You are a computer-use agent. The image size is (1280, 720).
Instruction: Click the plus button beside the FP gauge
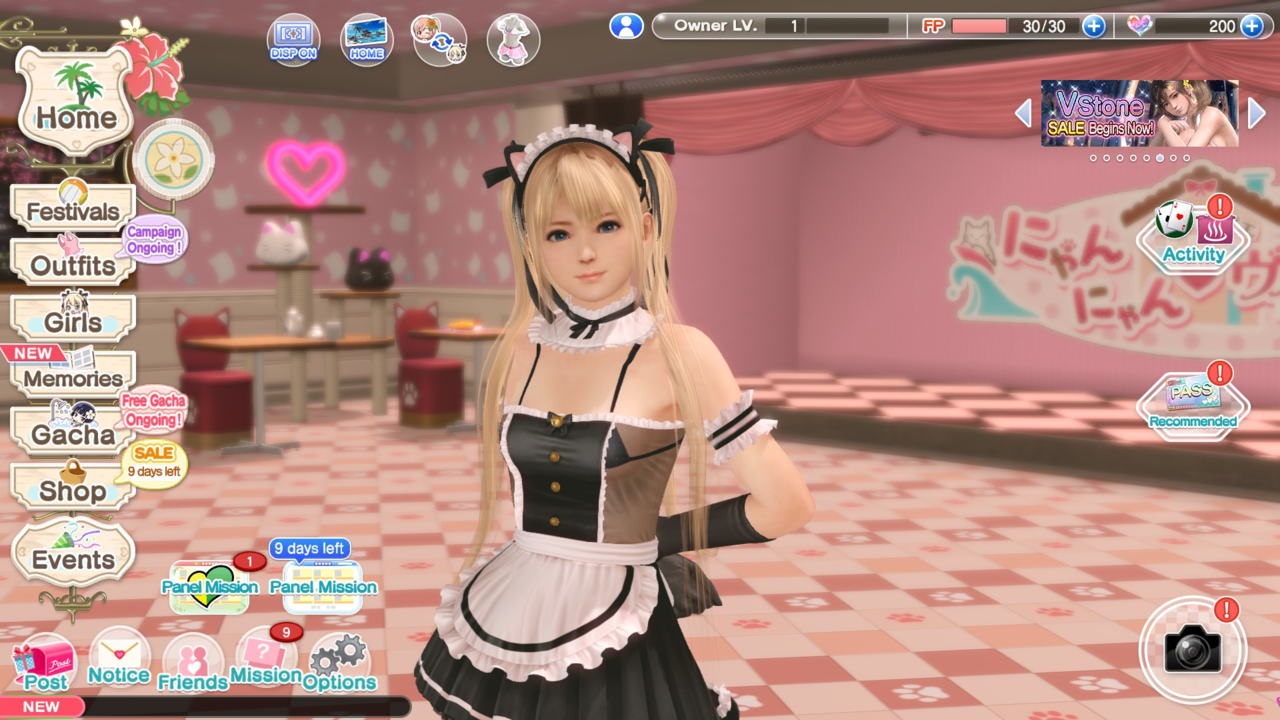click(x=1094, y=26)
